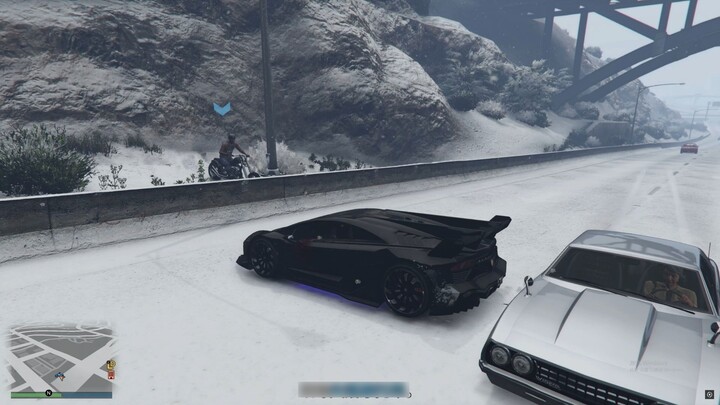Select the yellow blip on the minimap

coord(111,365)
